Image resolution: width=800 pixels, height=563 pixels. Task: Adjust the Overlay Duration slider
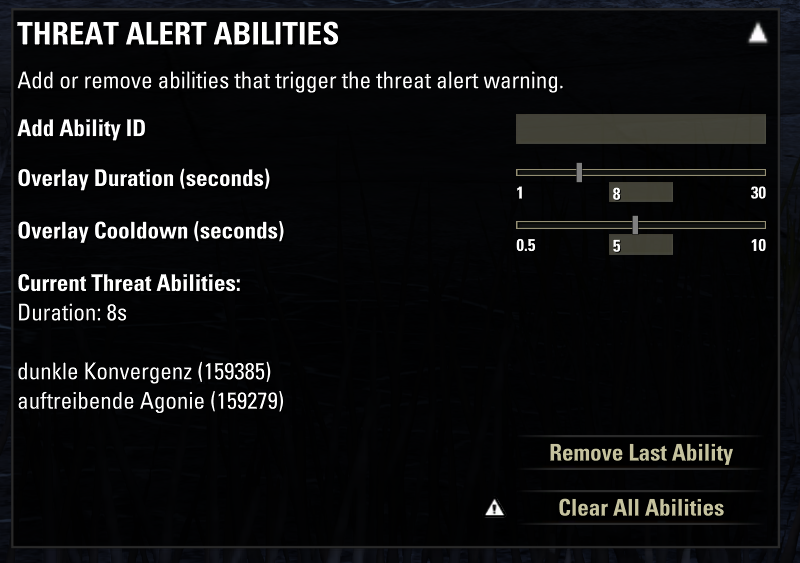pyautogui.click(x=580, y=172)
